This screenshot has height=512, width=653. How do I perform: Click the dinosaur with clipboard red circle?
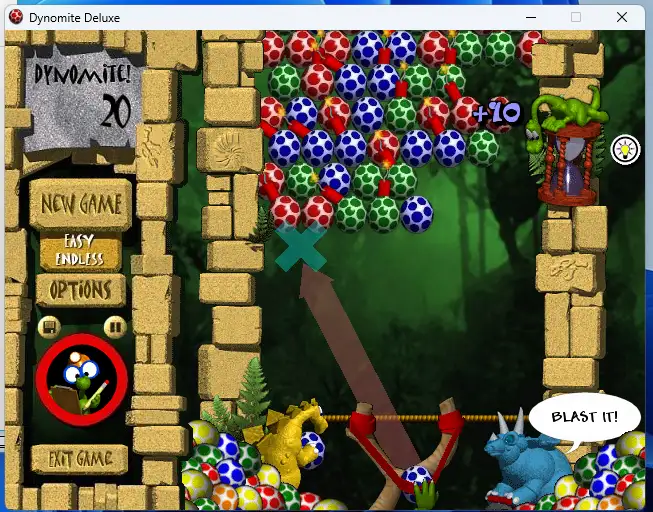coord(81,379)
